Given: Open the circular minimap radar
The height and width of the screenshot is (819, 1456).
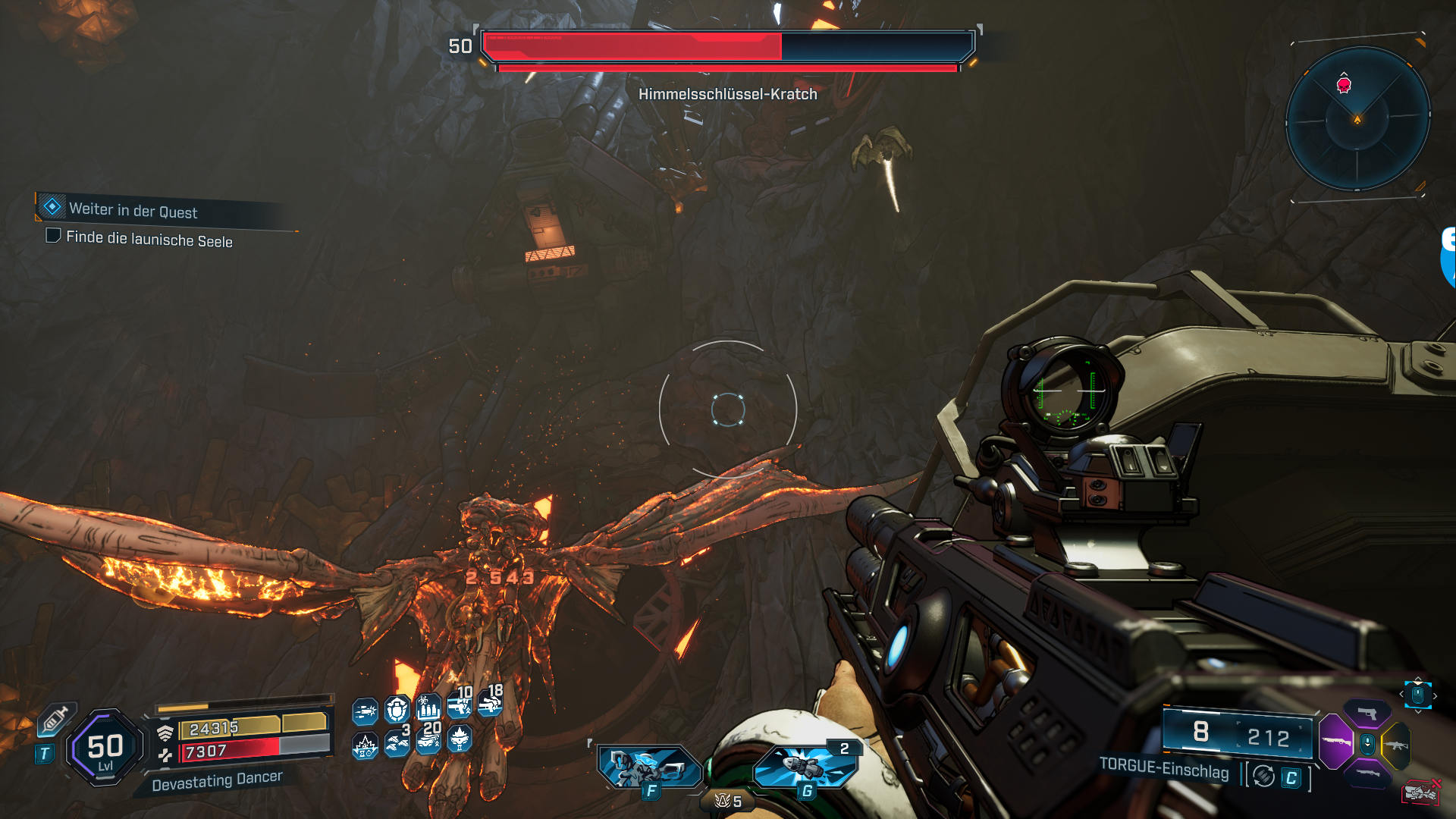Looking at the screenshot, I should [x=1357, y=118].
